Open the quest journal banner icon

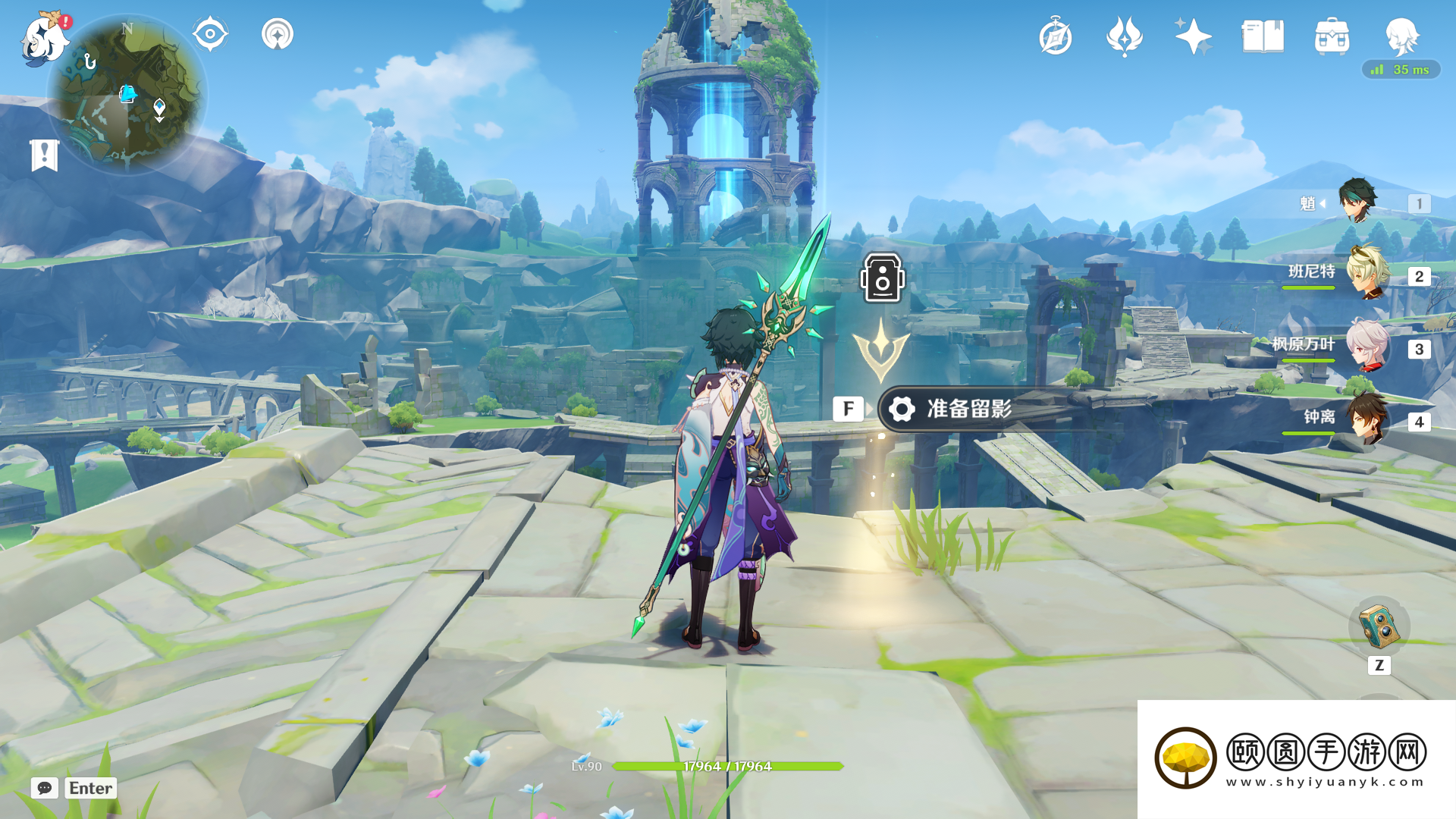click(x=45, y=155)
